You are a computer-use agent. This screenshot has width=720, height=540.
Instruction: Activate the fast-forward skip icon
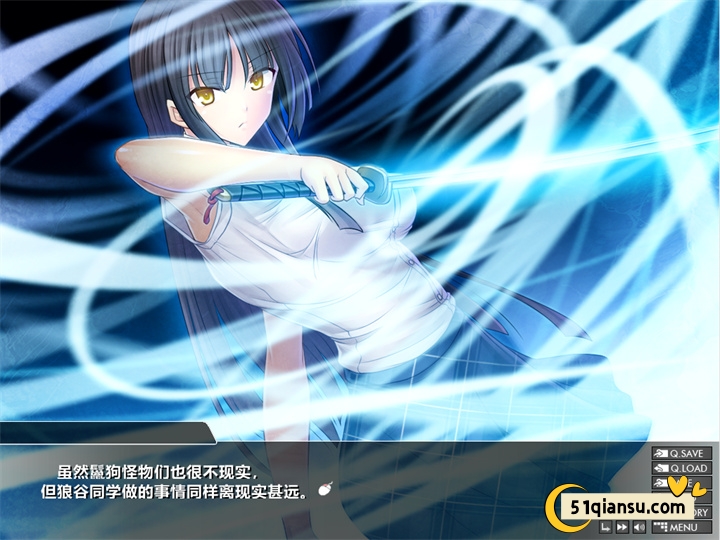point(622,527)
